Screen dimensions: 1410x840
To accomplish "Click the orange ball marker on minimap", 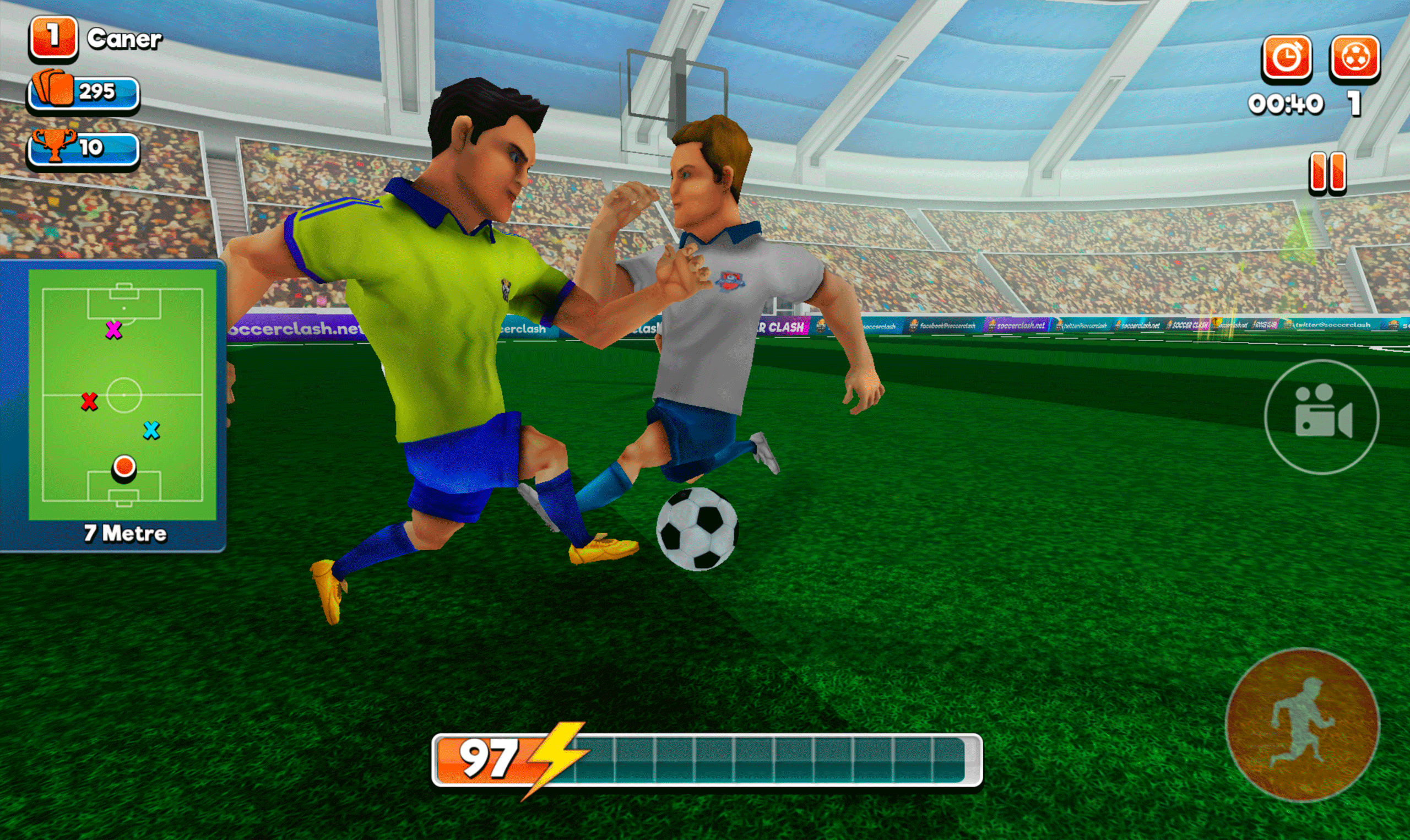I will tap(124, 467).
